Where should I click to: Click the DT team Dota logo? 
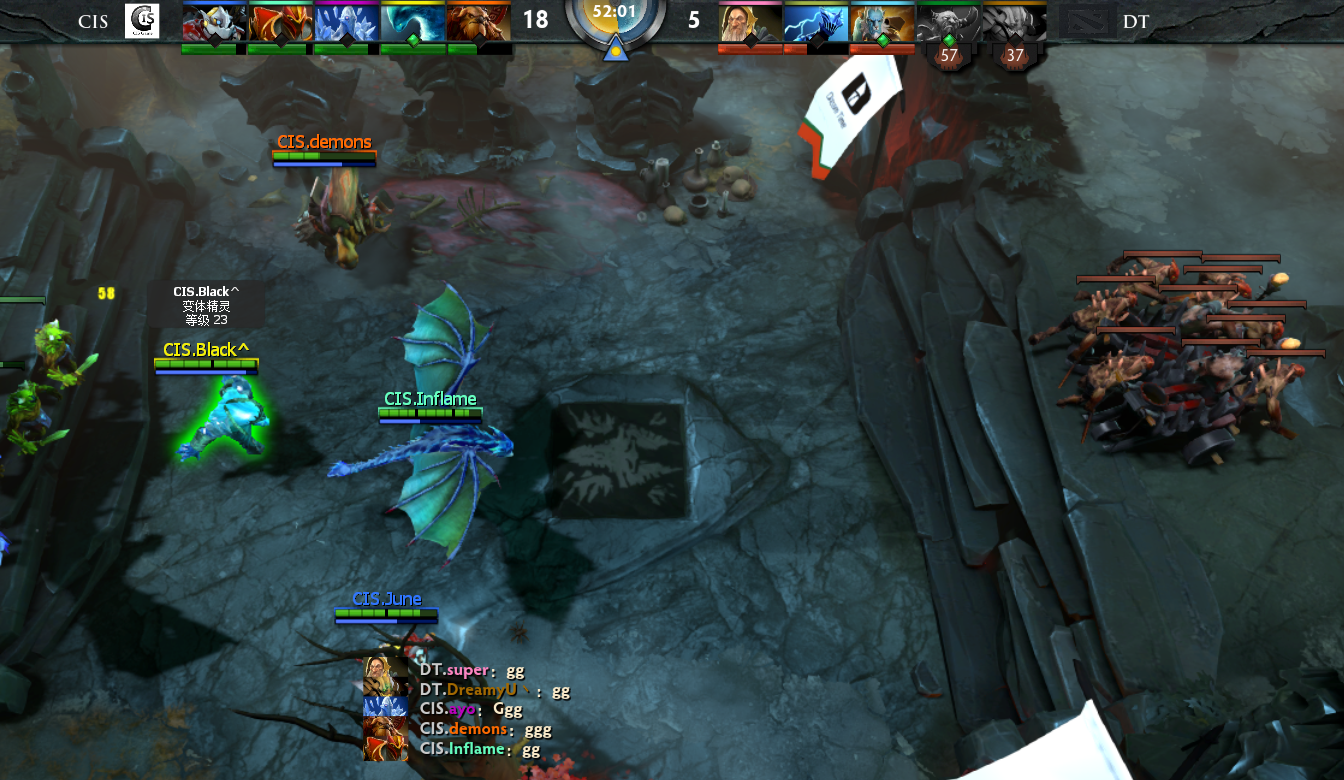pyautogui.click(x=1086, y=21)
